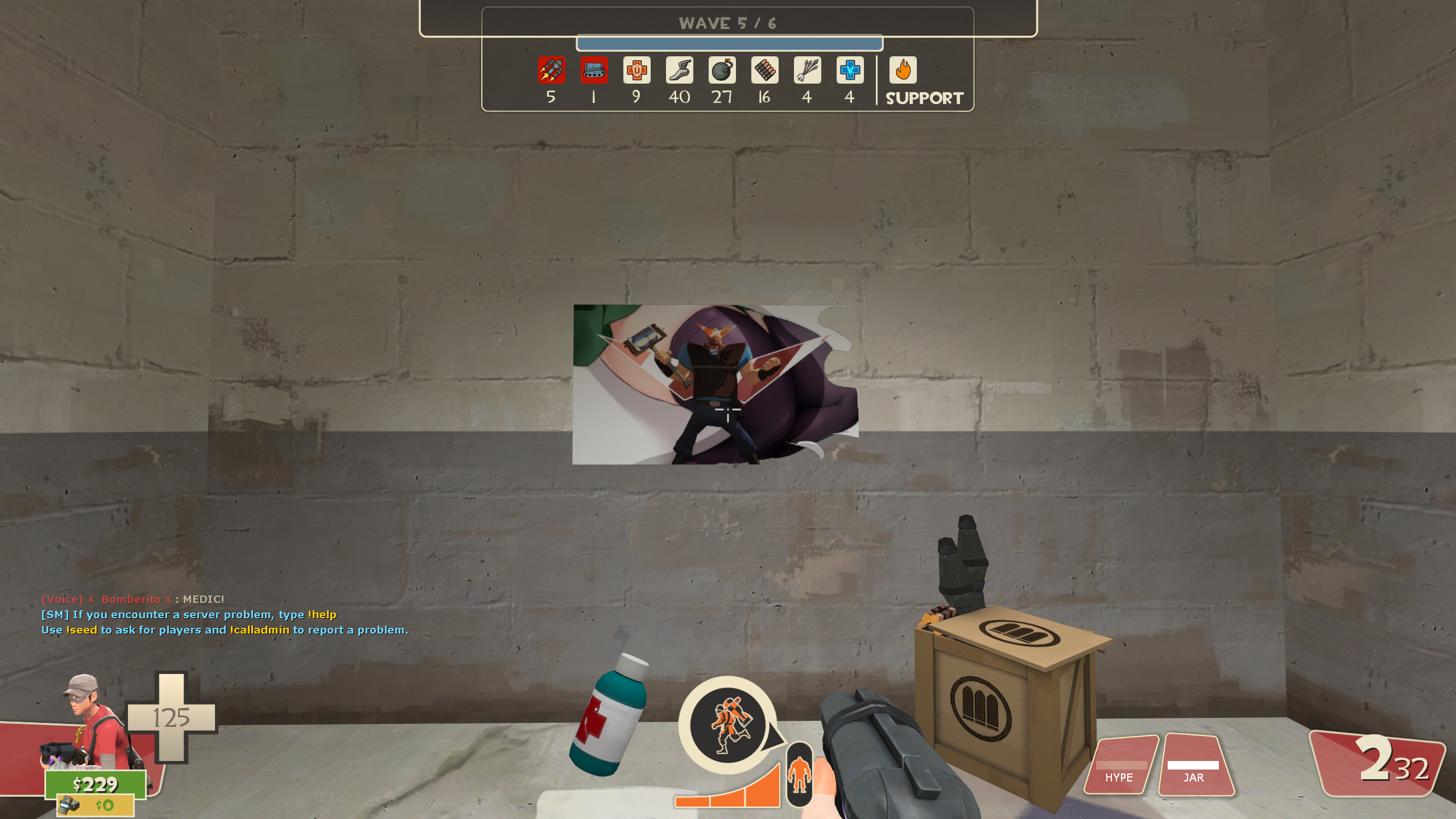Screen dimensions: 1456x819
Task: Select the demoman bomb wave icon
Action: tap(722, 71)
